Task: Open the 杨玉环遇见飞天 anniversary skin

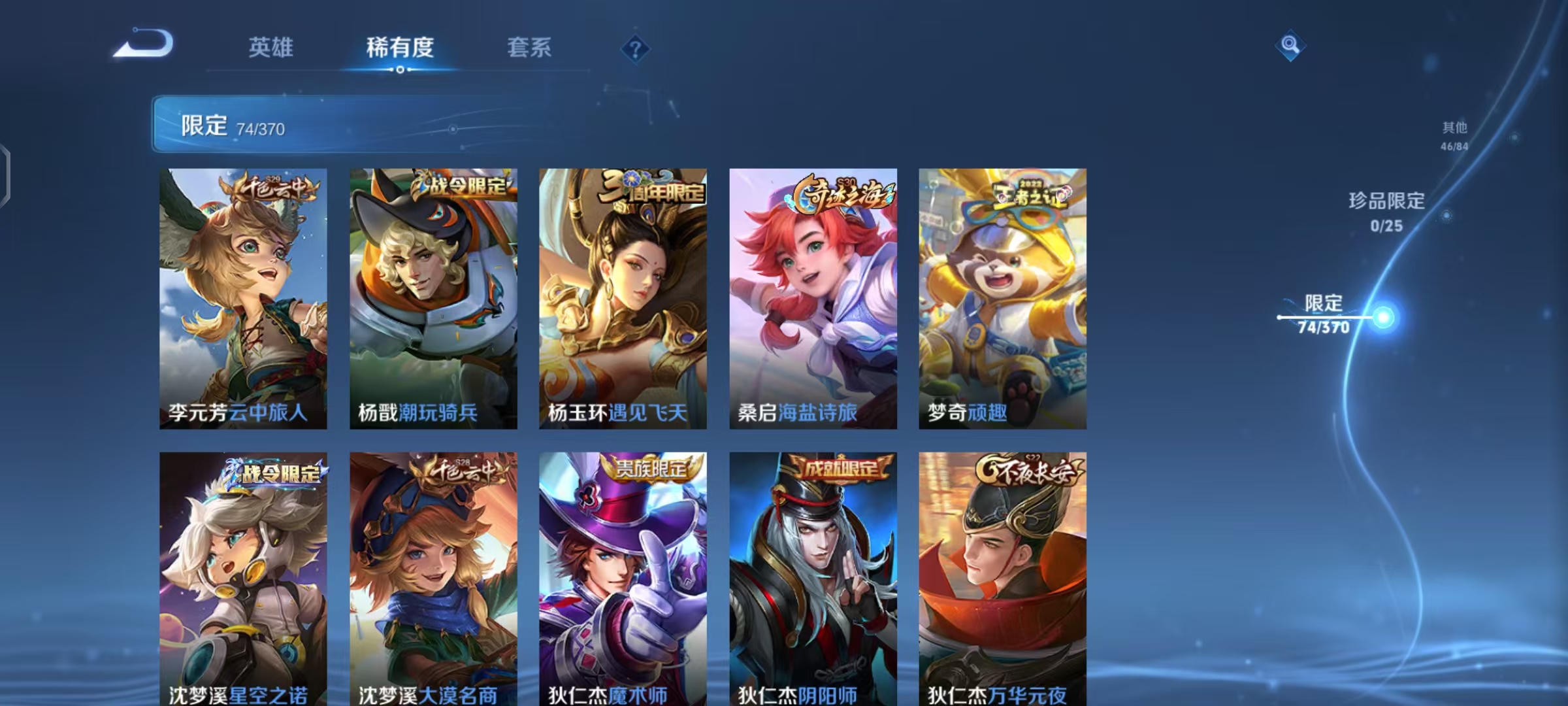Action: (x=622, y=297)
